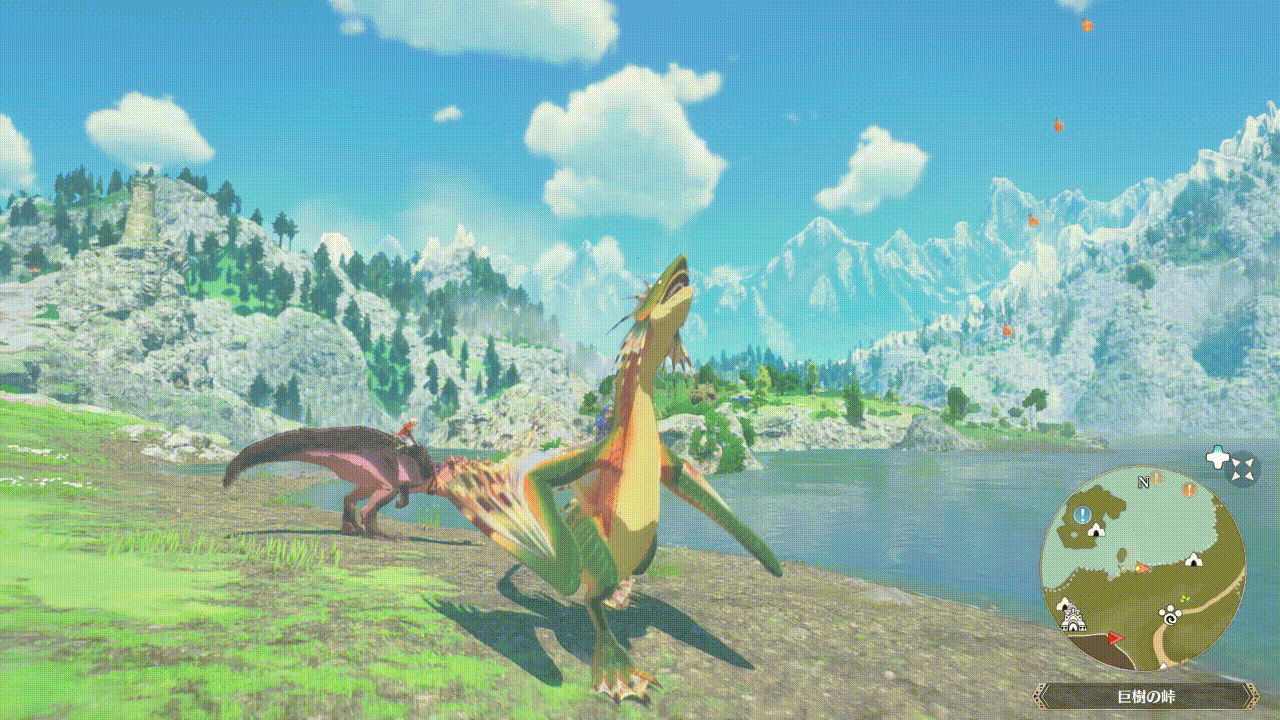Open the circular minimap
This screenshot has width=1280, height=720.
1143,568
